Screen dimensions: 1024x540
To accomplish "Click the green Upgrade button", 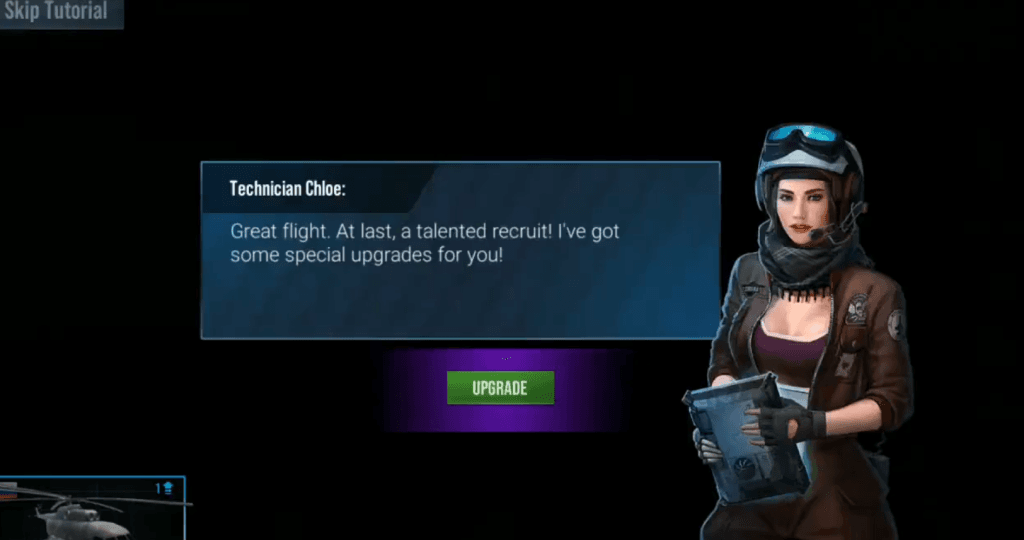I will click(x=500, y=388).
